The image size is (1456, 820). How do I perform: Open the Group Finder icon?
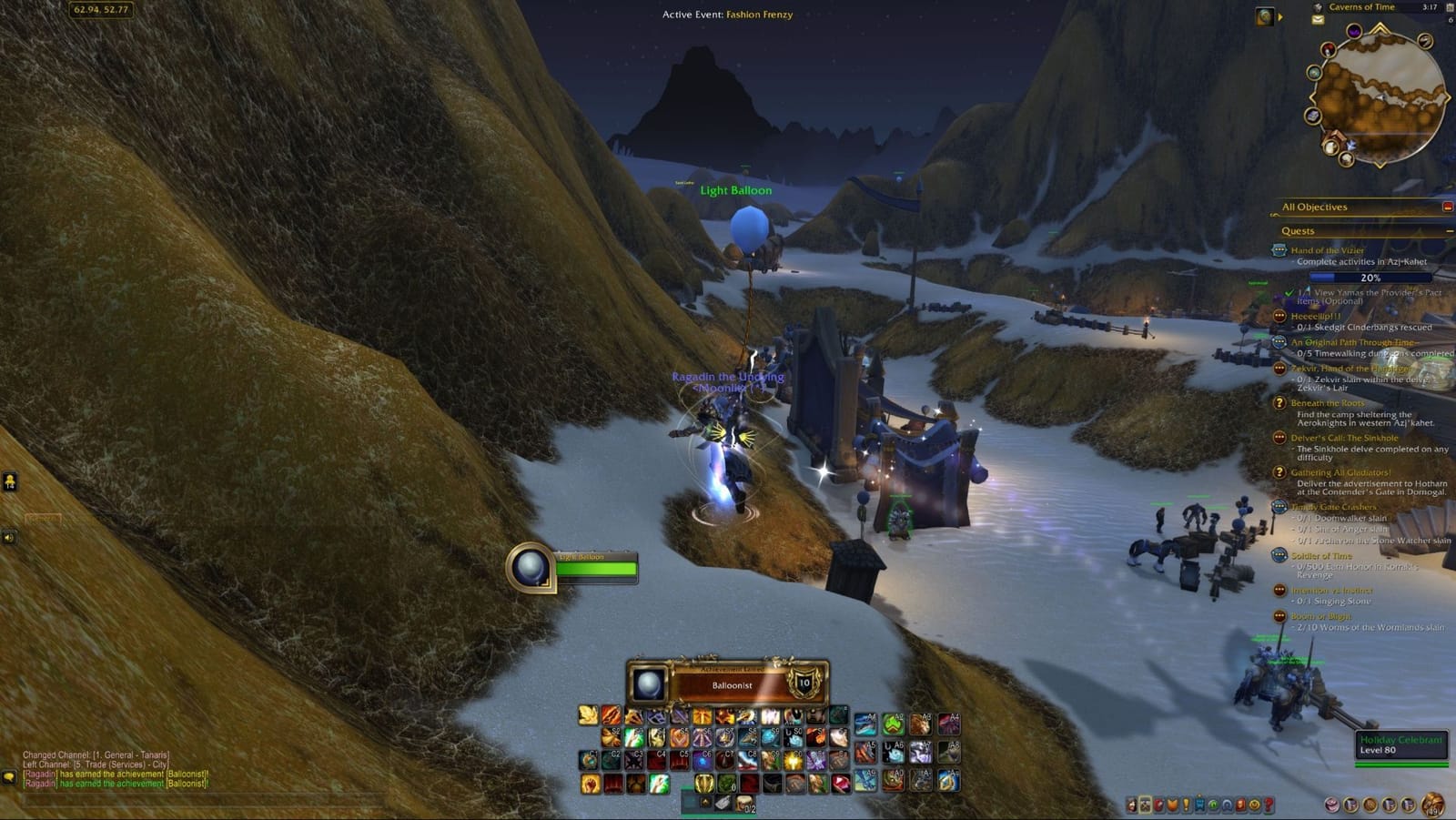tap(1212, 804)
